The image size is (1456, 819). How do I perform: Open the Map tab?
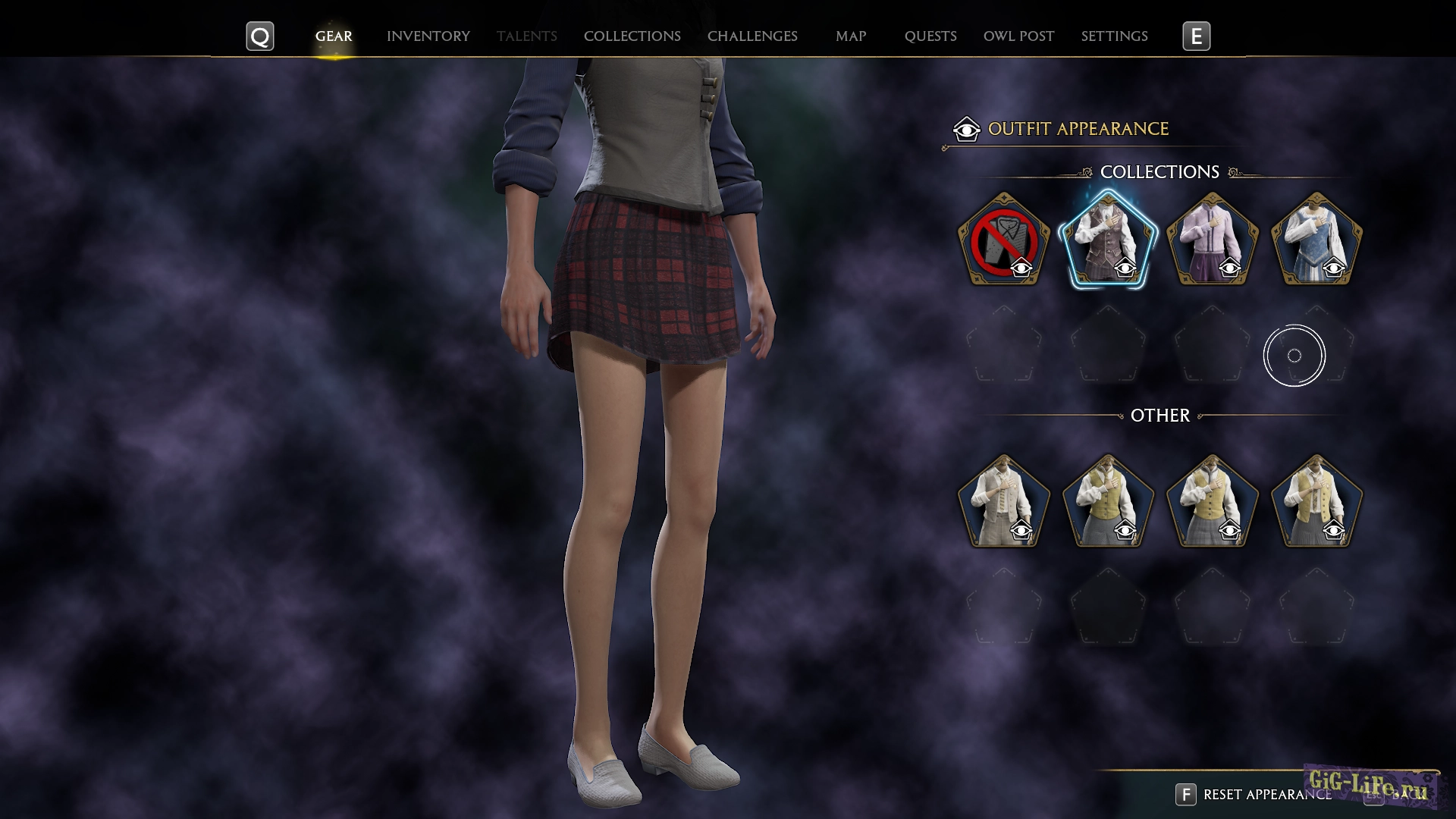(850, 36)
